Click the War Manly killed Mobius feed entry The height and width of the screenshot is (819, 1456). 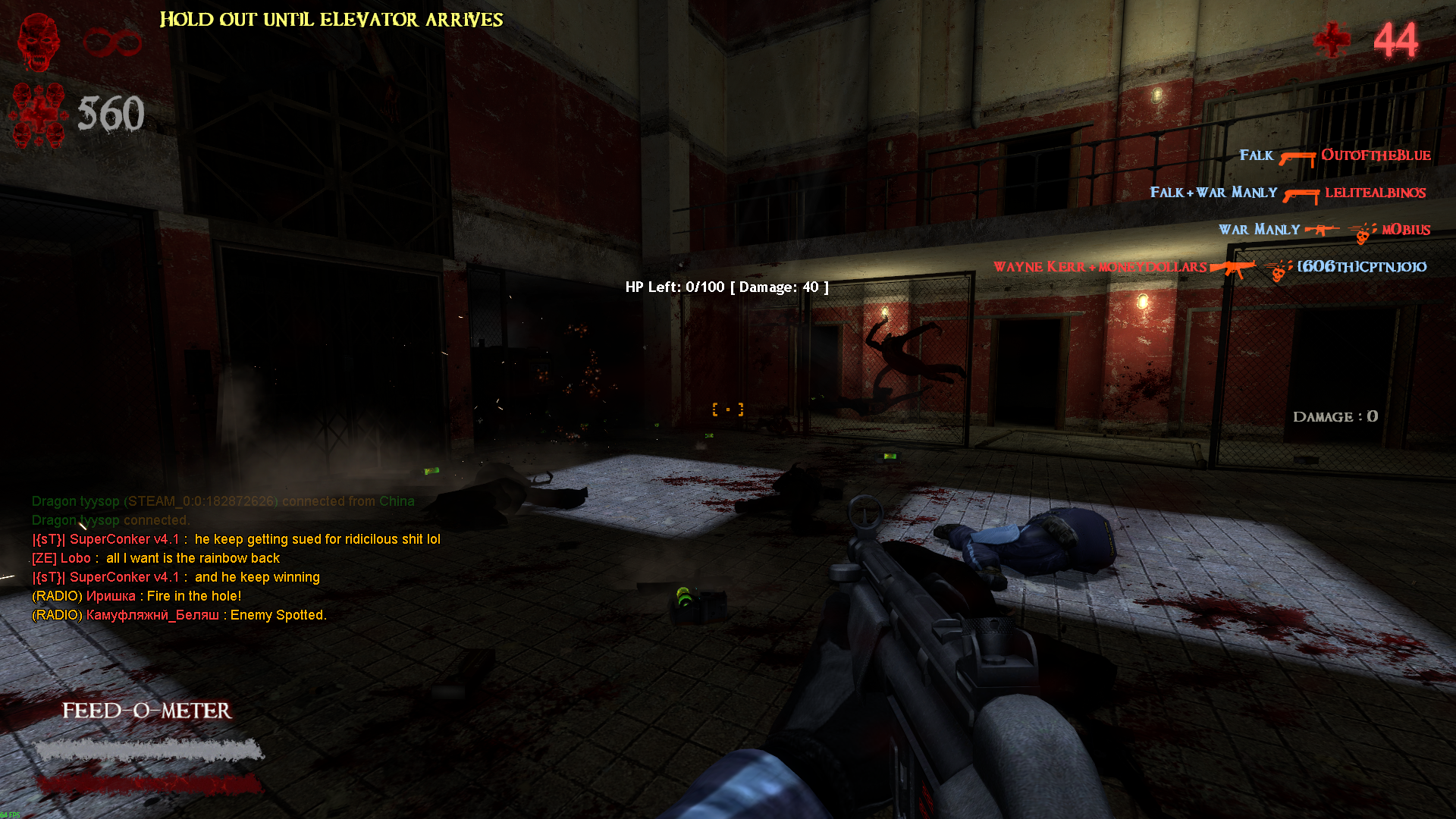(1324, 230)
